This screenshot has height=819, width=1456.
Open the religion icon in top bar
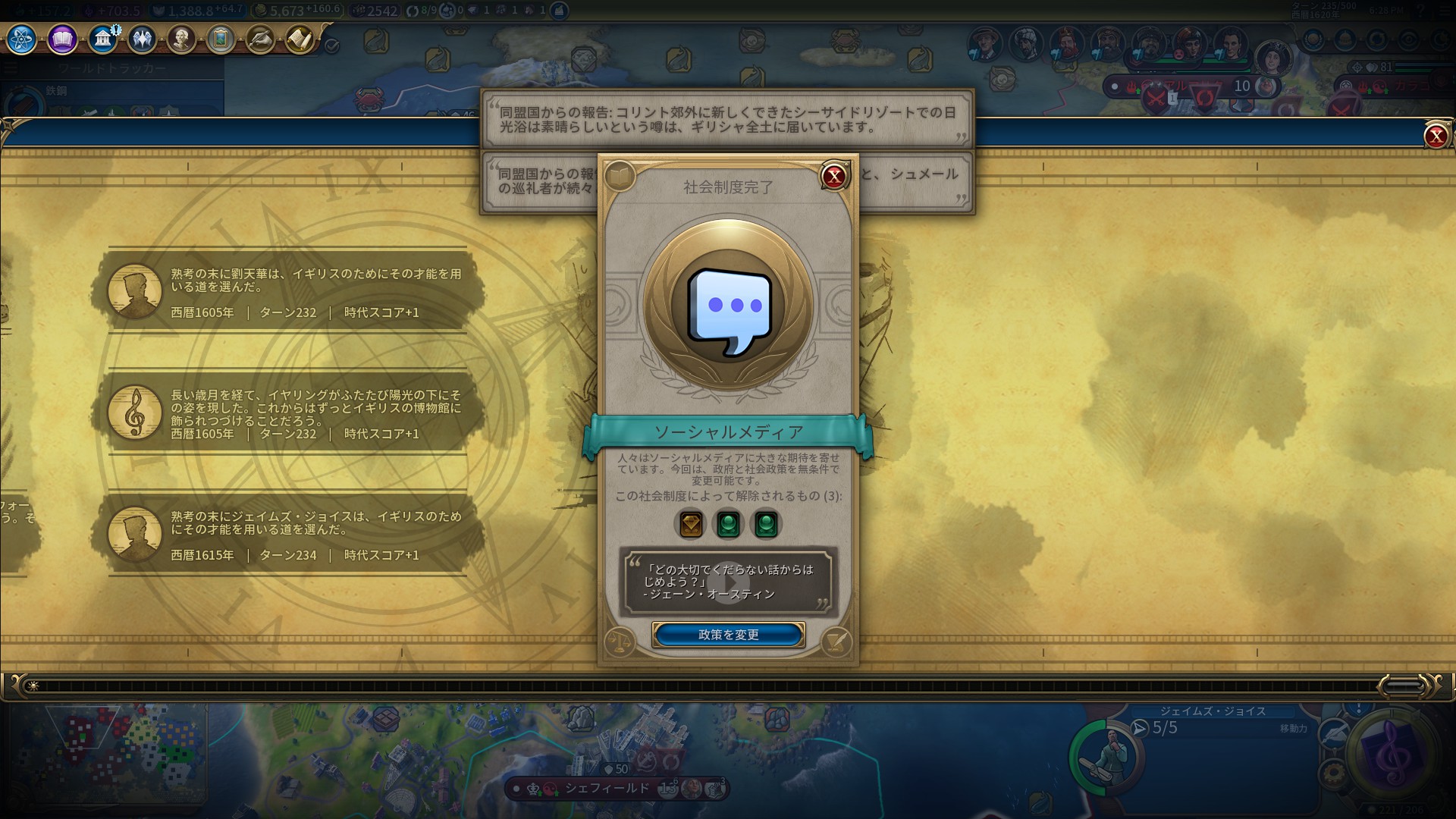(142, 39)
